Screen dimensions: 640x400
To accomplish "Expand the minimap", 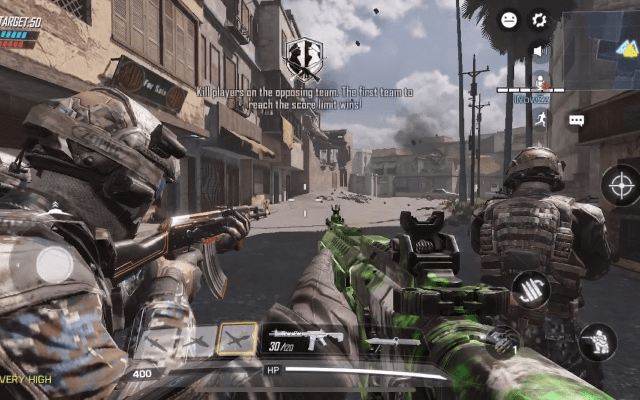I will pyautogui.click(x=597, y=47).
